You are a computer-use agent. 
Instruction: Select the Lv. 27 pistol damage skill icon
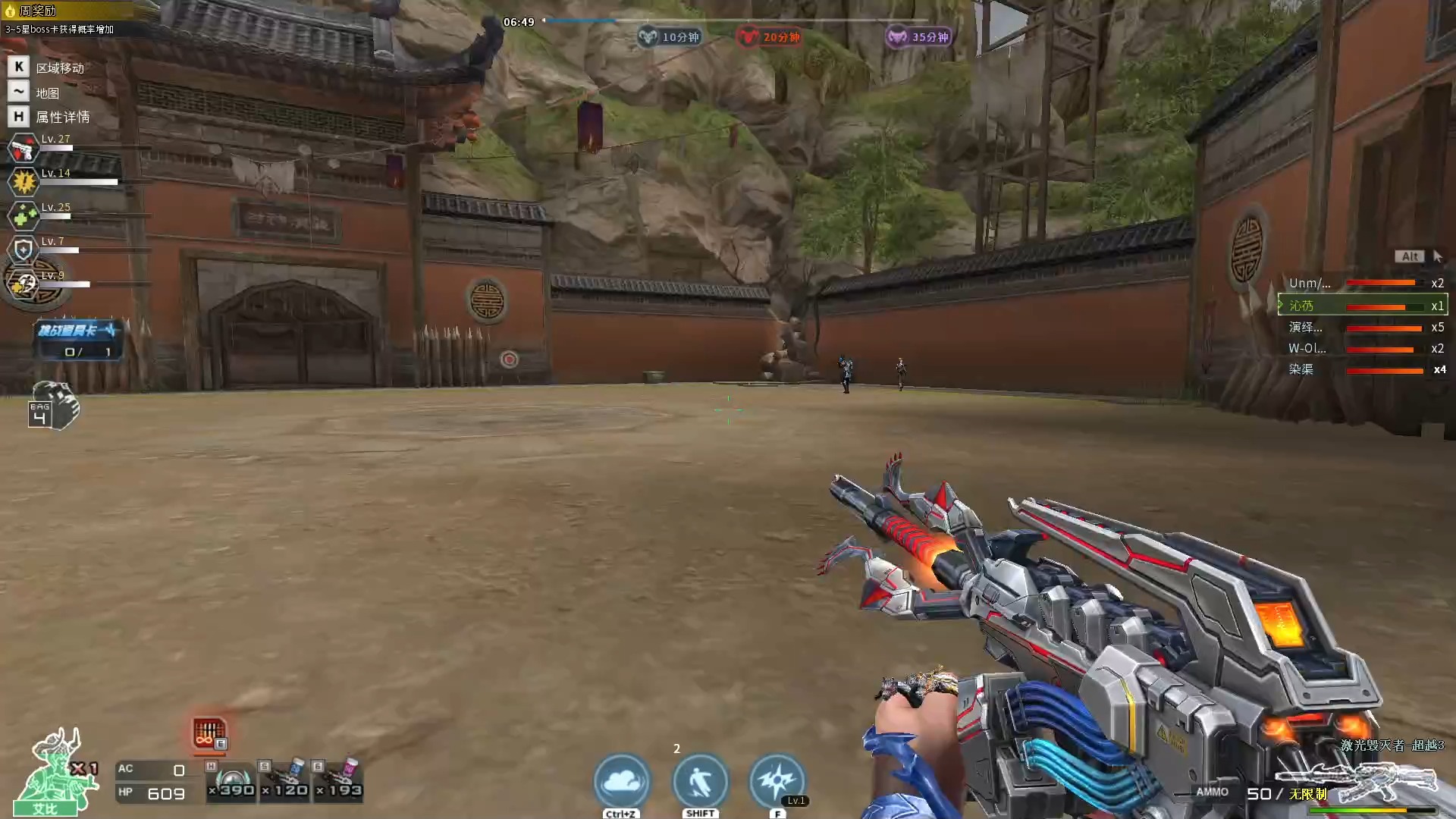(x=23, y=148)
